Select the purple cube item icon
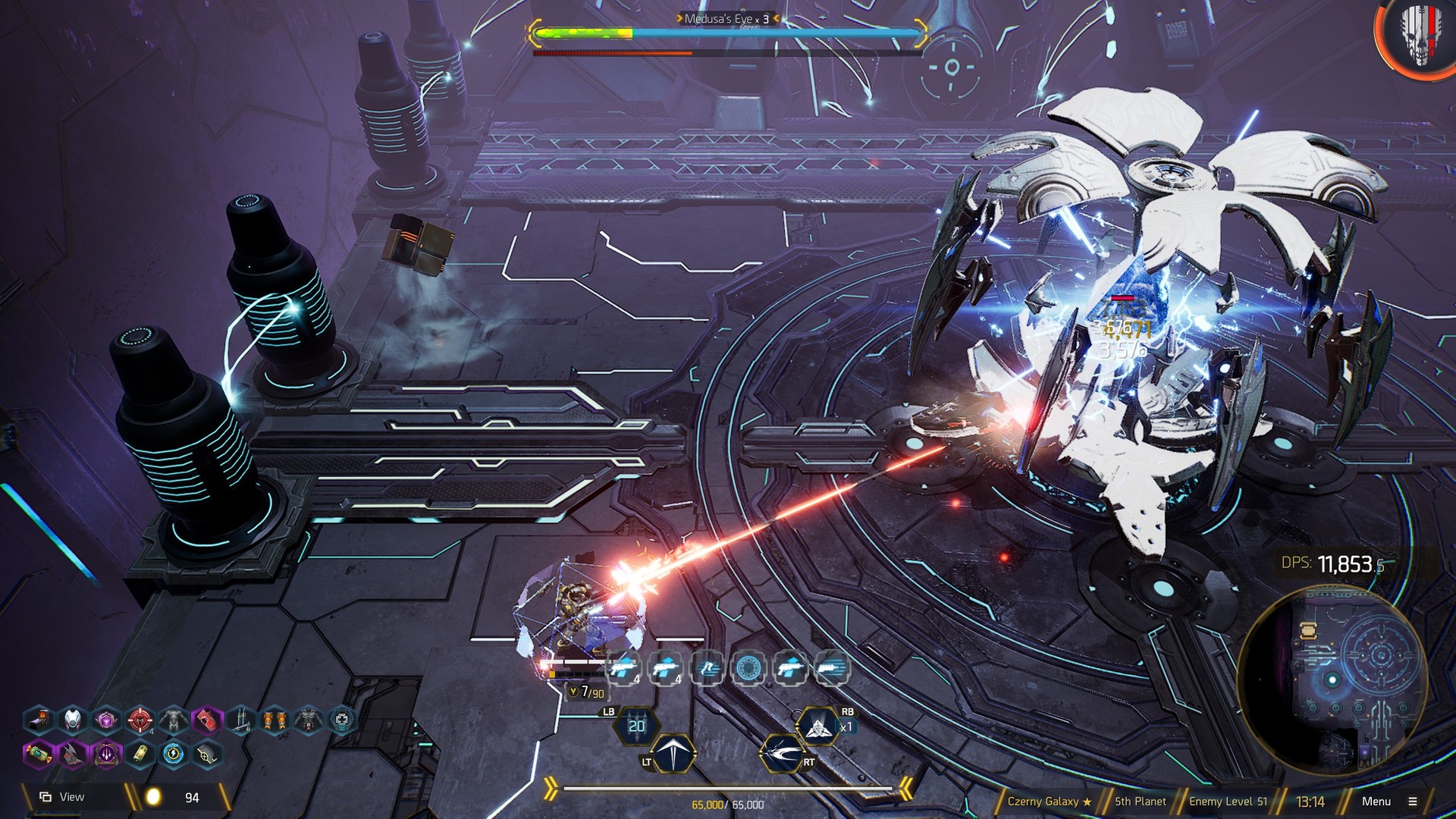The image size is (1456, 819). coord(106,719)
